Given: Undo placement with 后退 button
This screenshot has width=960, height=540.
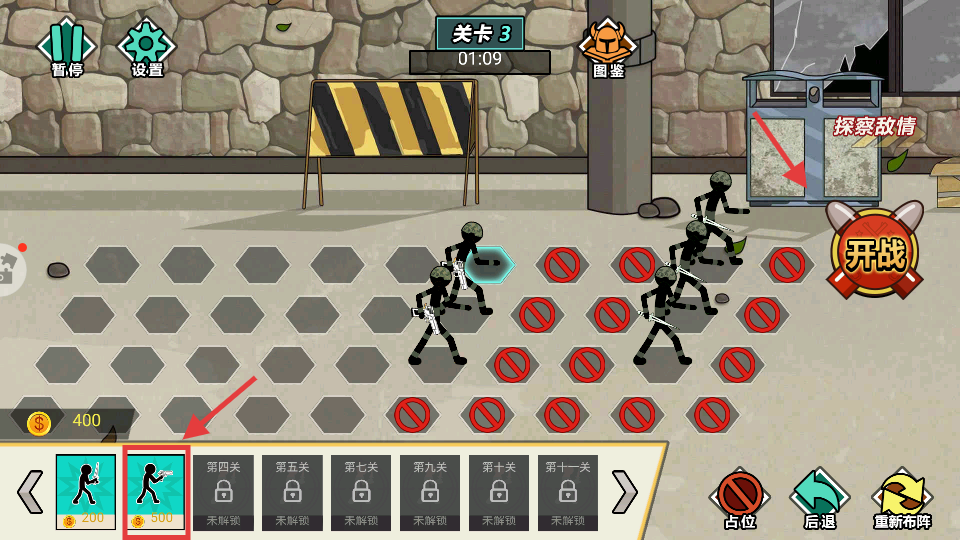Looking at the screenshot, I should (820, 497).
